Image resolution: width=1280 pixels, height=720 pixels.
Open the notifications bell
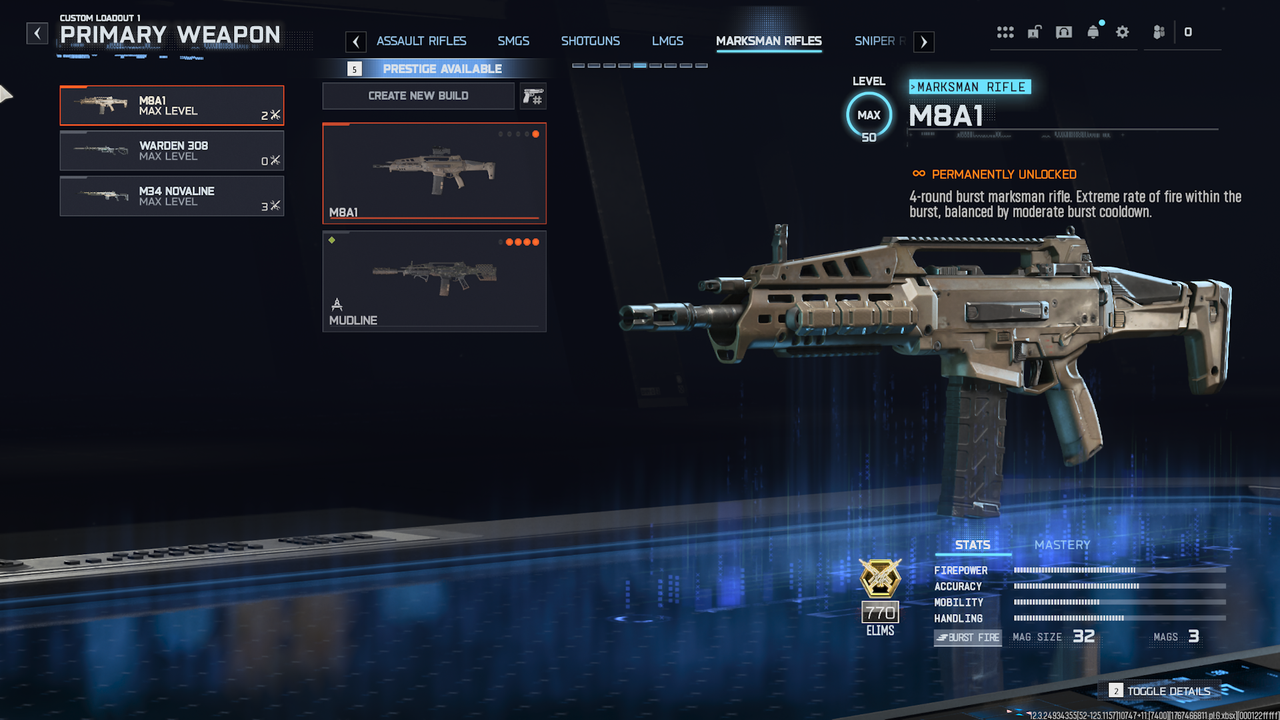pos(1093,32)
